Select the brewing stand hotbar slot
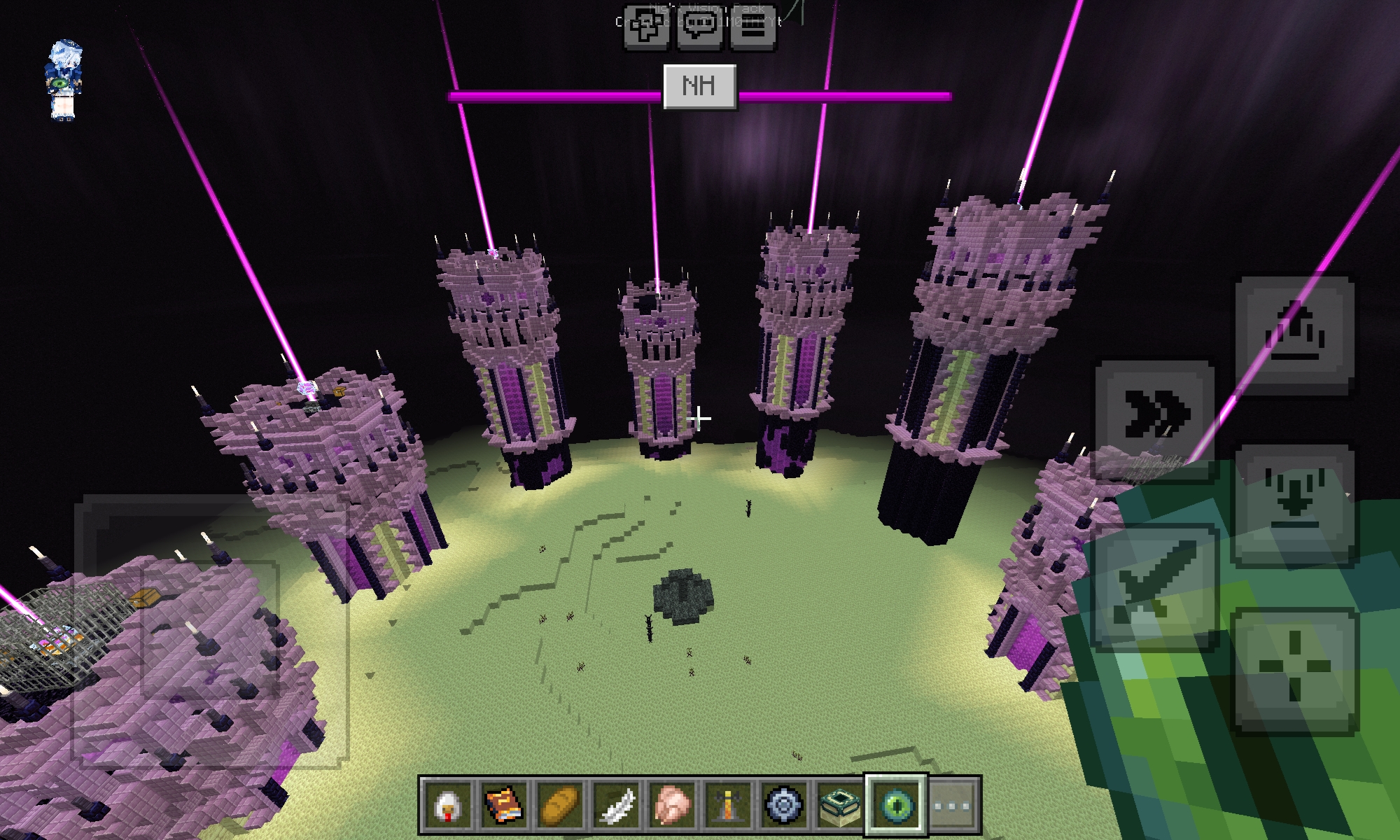This screenshot has width=1400, height=840. point(729,805)
